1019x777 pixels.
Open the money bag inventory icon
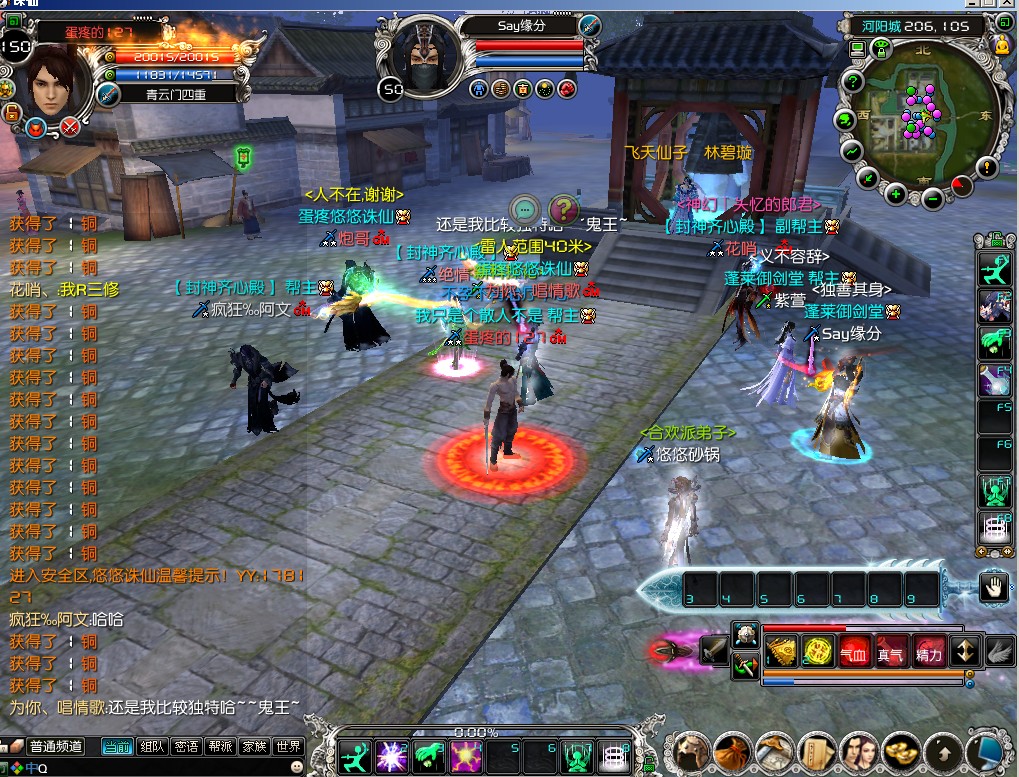pos(732,750)
